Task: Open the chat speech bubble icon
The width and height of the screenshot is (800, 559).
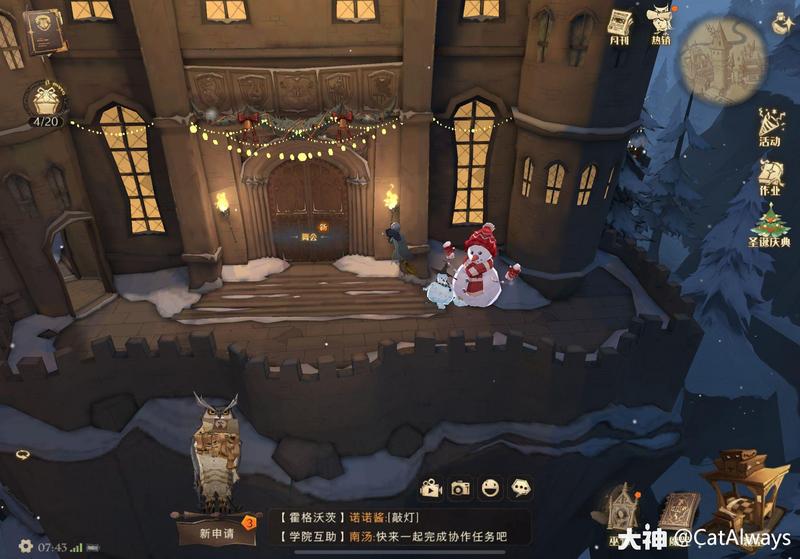Action: (520, 488)
